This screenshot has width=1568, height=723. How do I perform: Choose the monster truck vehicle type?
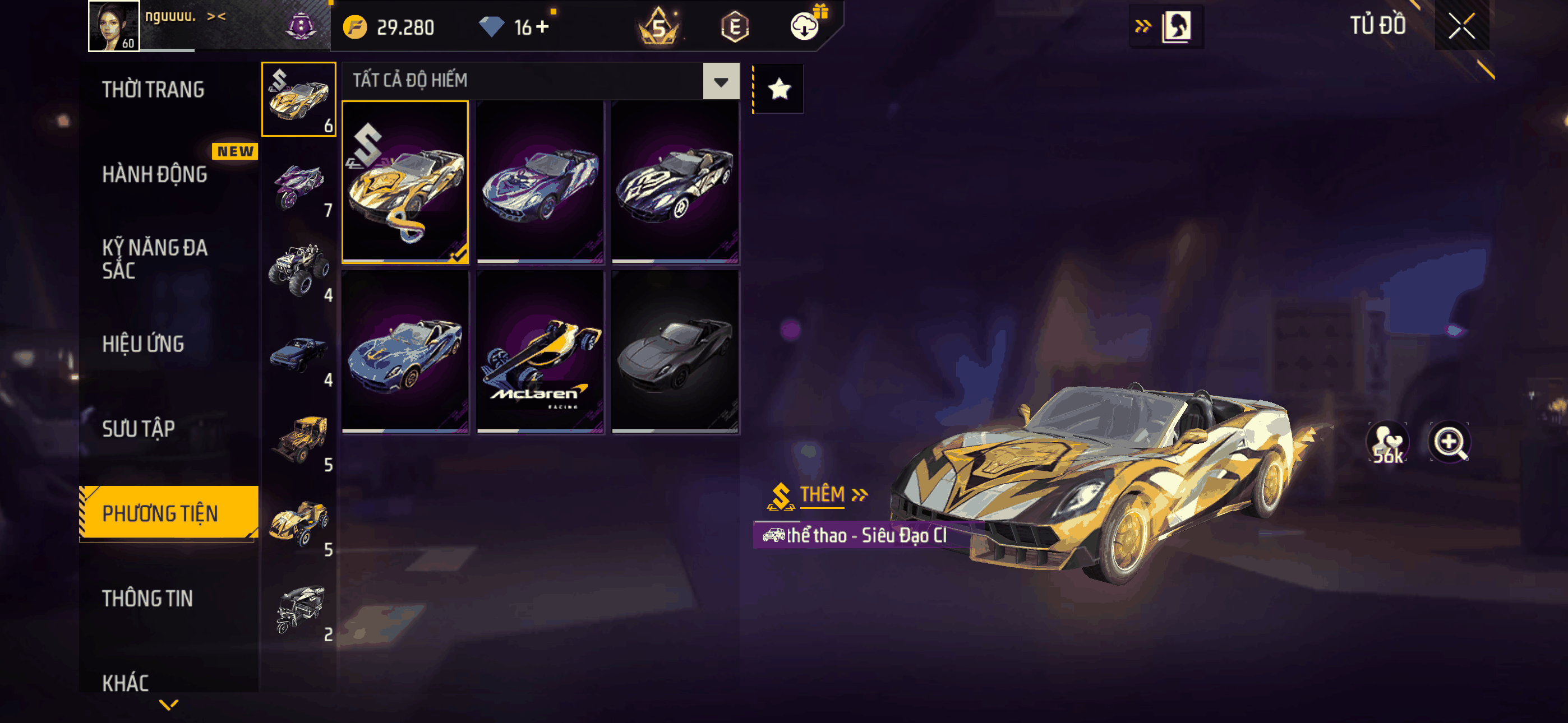298,270
